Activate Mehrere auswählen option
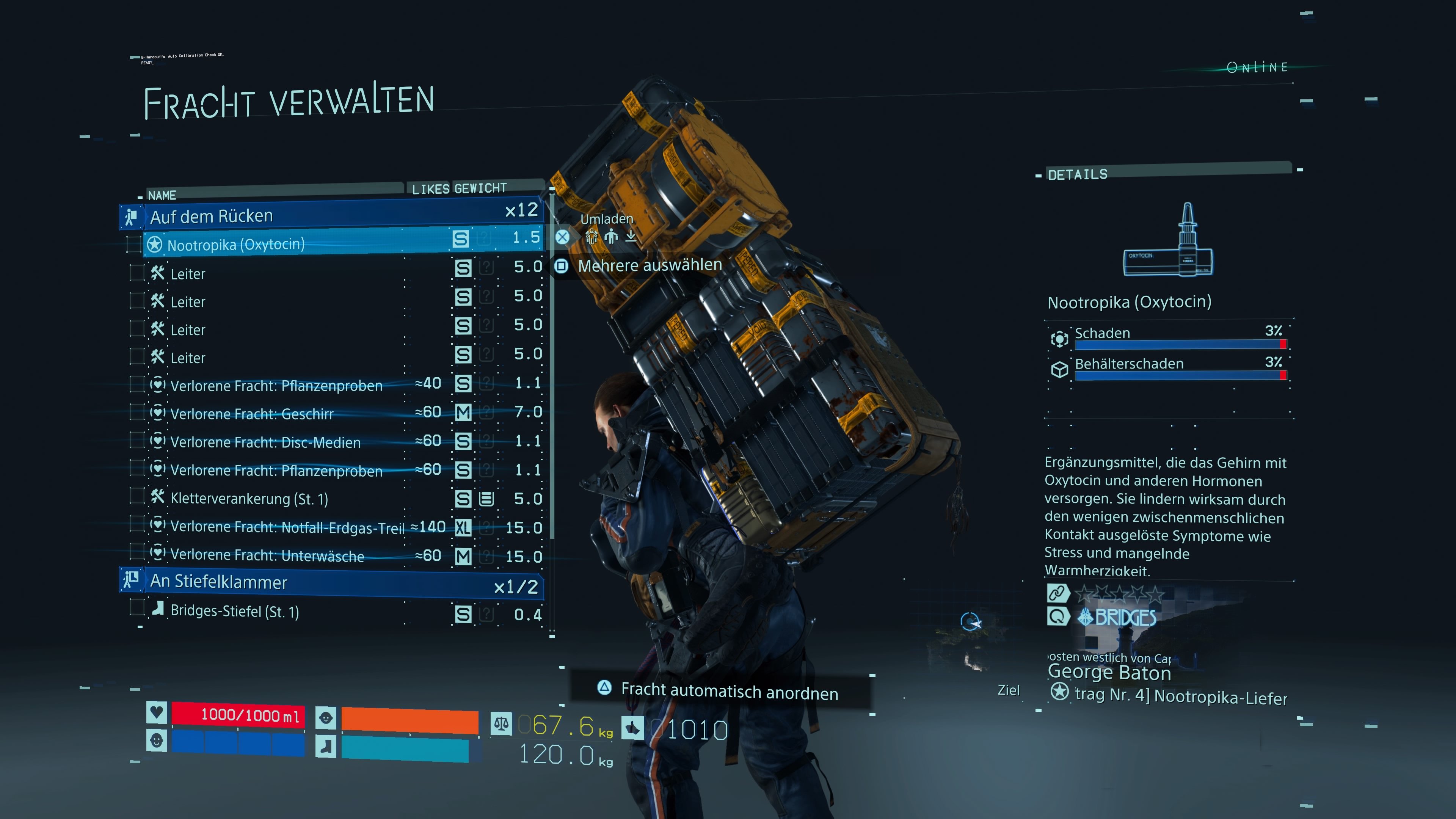The width and height of the screenshot is (1456, 819). 649,265
